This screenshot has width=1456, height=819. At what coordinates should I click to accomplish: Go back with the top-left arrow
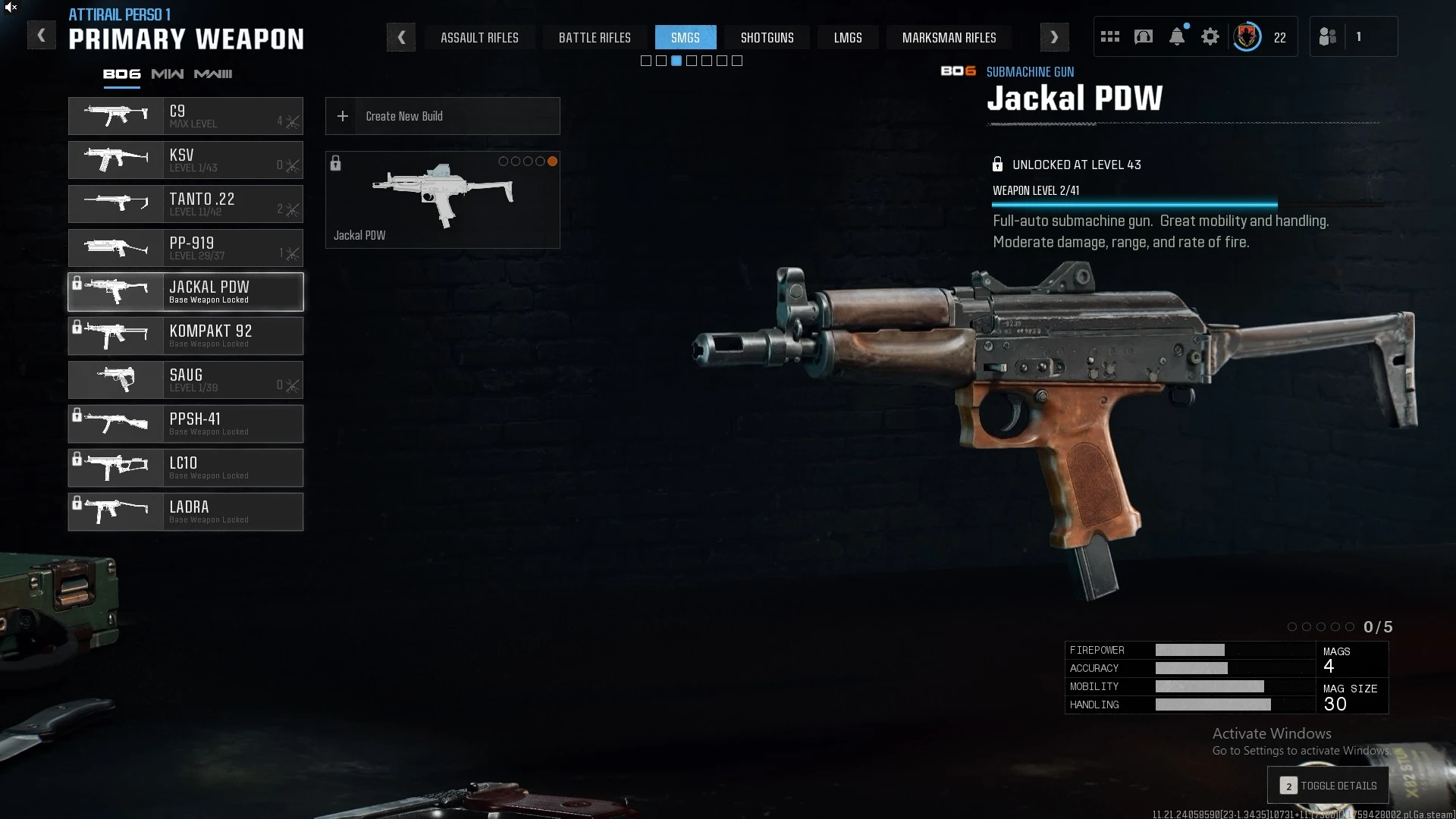pyautogui.click(x=42, y=36)
